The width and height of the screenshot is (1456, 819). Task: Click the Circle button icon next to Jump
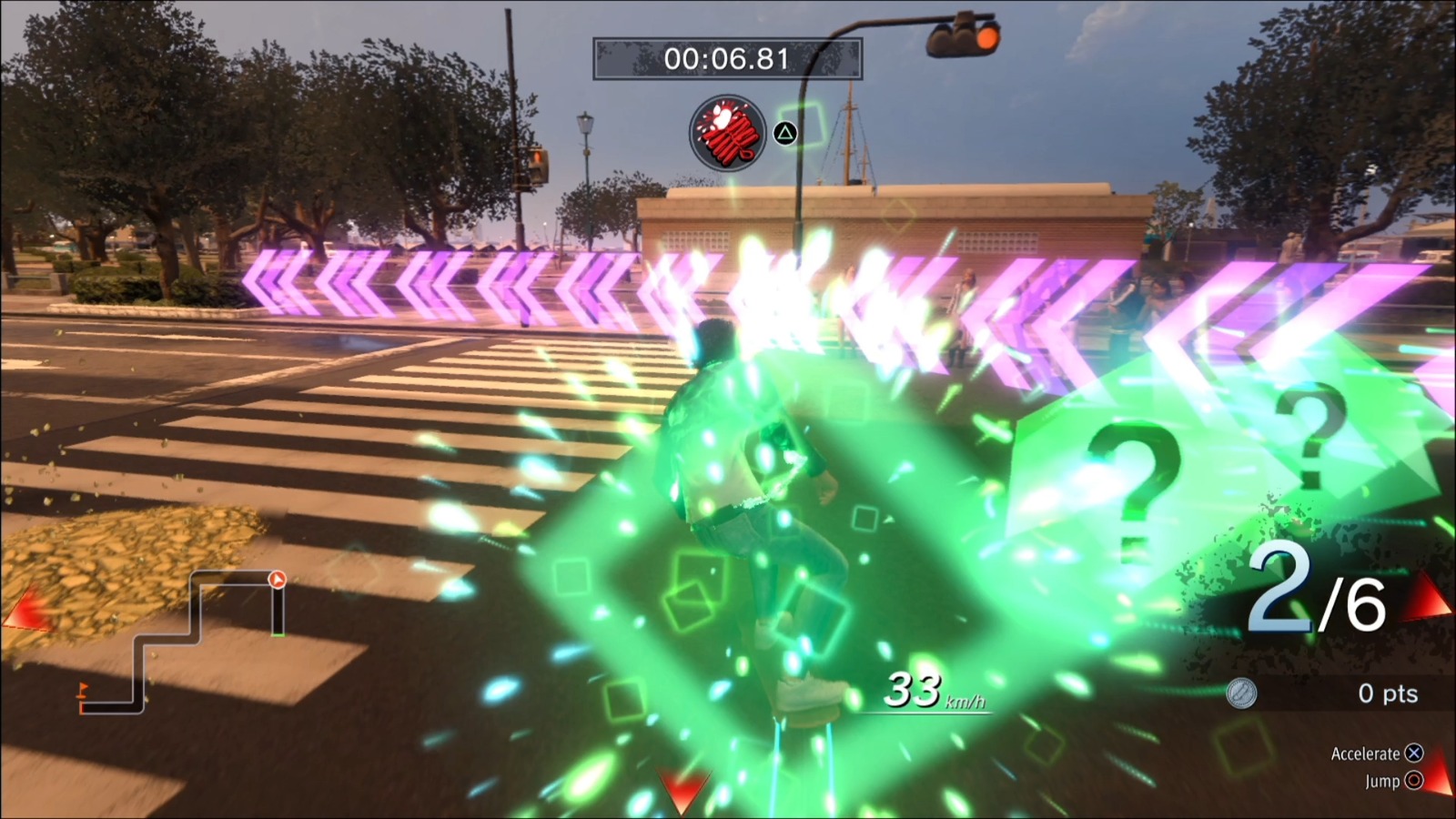pyautogui.click(x=1414, y=781)
